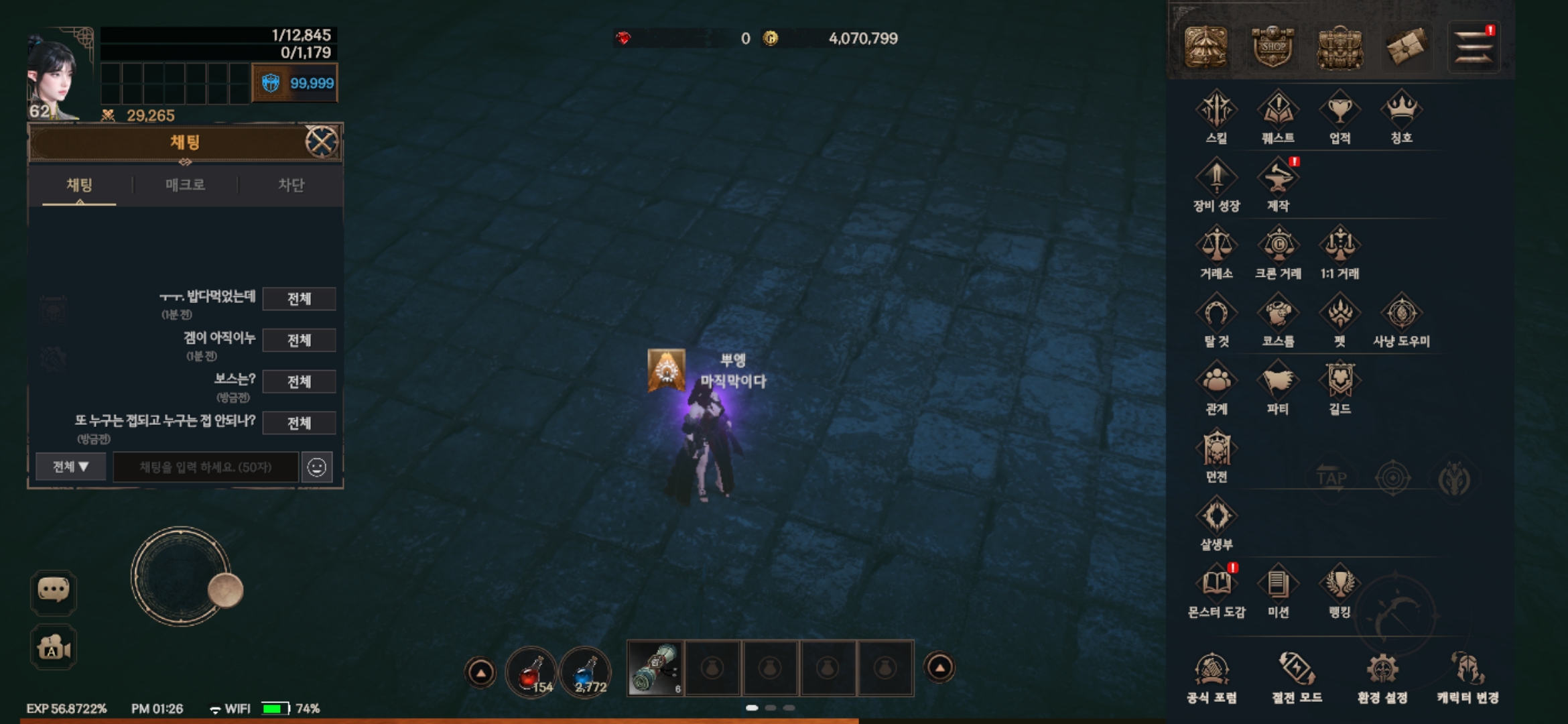Select 캐릭터 변경 to change character
The image size is (1568, 724).
pos(1467,677)
